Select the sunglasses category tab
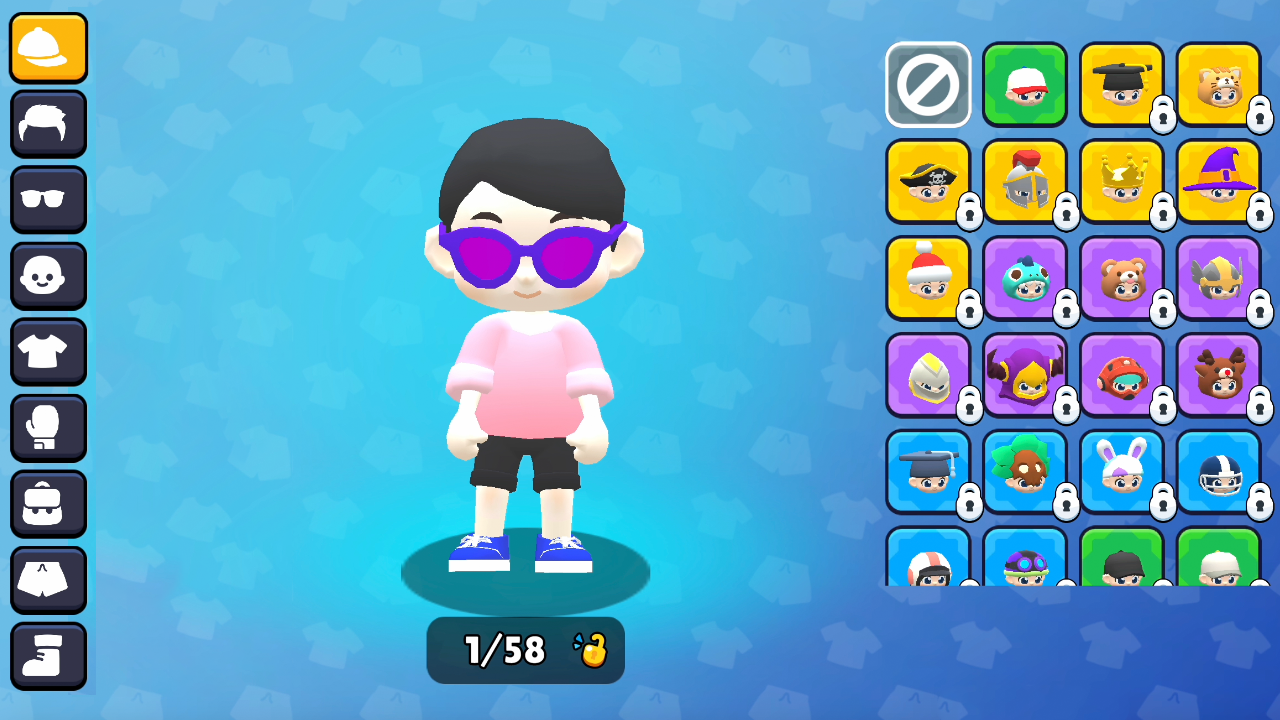 coord(49,200)
